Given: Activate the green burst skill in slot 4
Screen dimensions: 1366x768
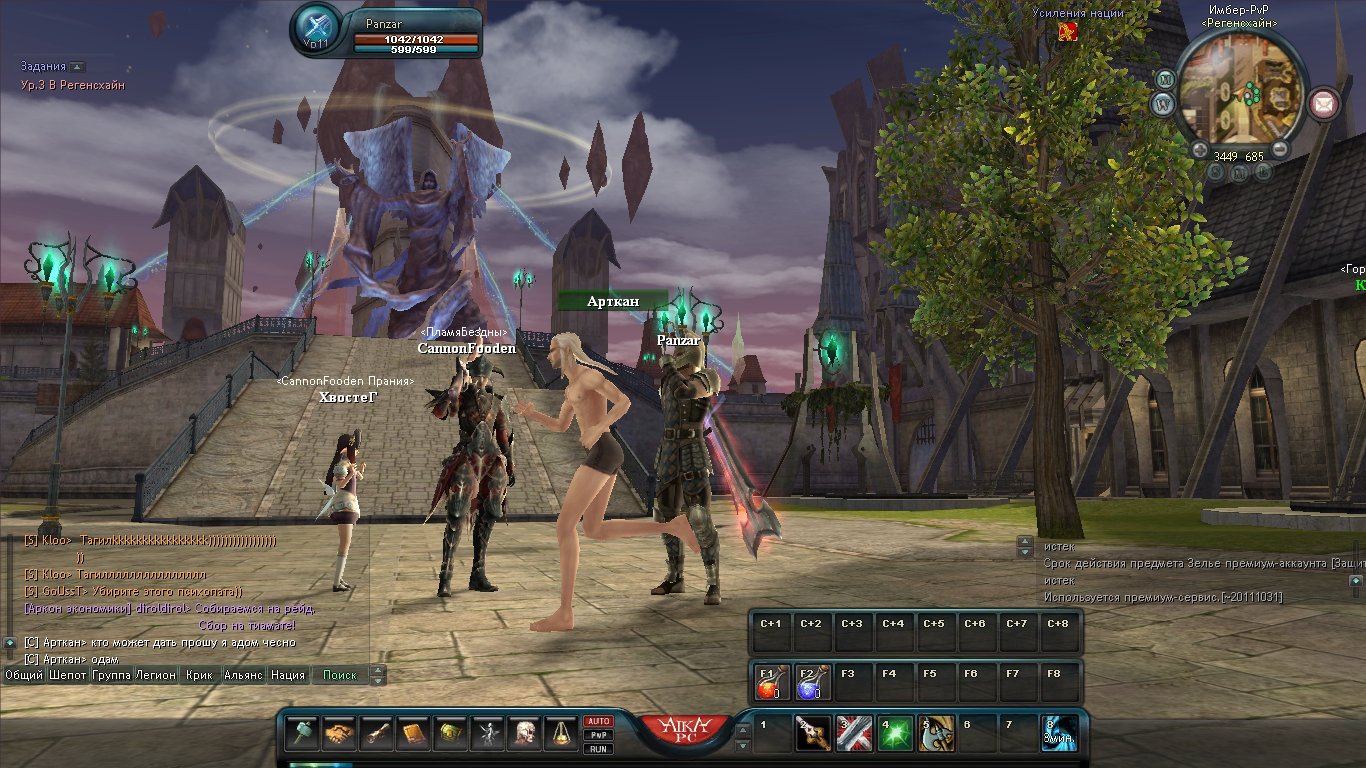Looking at the screenshot, I should tap(894, 734).
